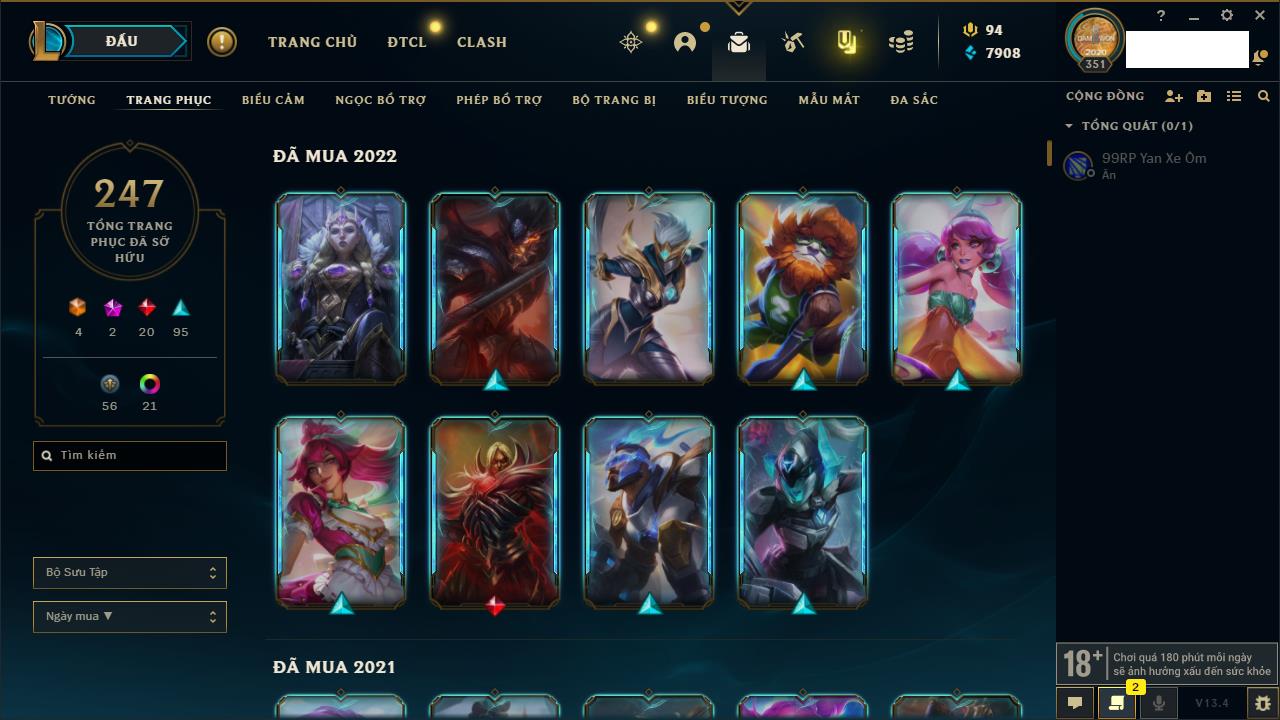Screen dimensions: 1280x720
Task: Open the client settings gear
Action: 1227,16
